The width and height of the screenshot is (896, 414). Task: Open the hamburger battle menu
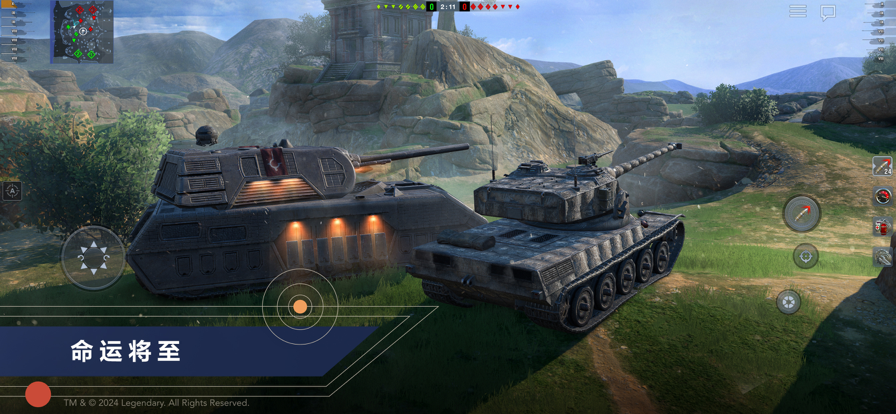coord(797,11)
